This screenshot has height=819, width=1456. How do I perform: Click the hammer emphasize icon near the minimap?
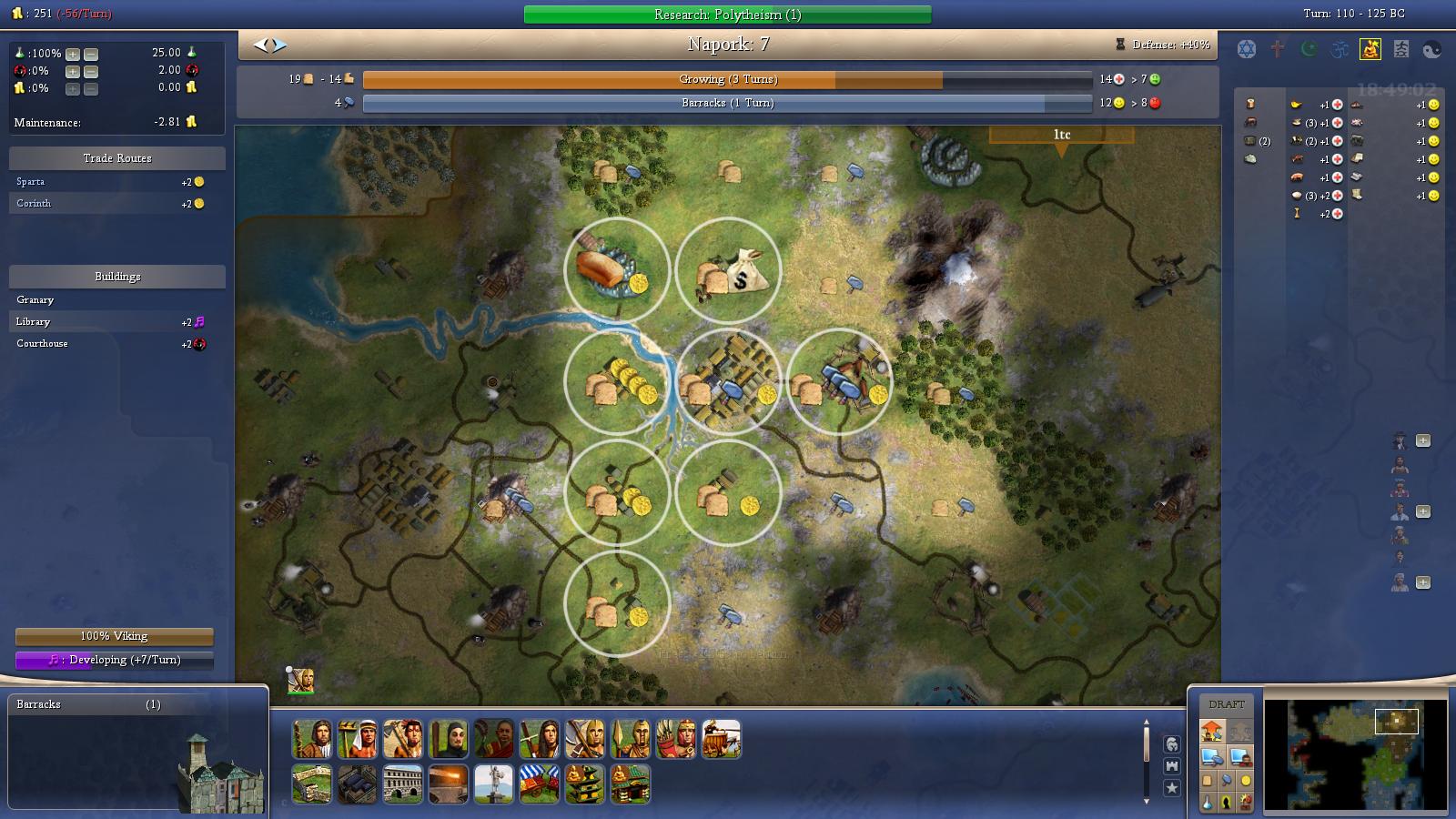[1227, 780]
